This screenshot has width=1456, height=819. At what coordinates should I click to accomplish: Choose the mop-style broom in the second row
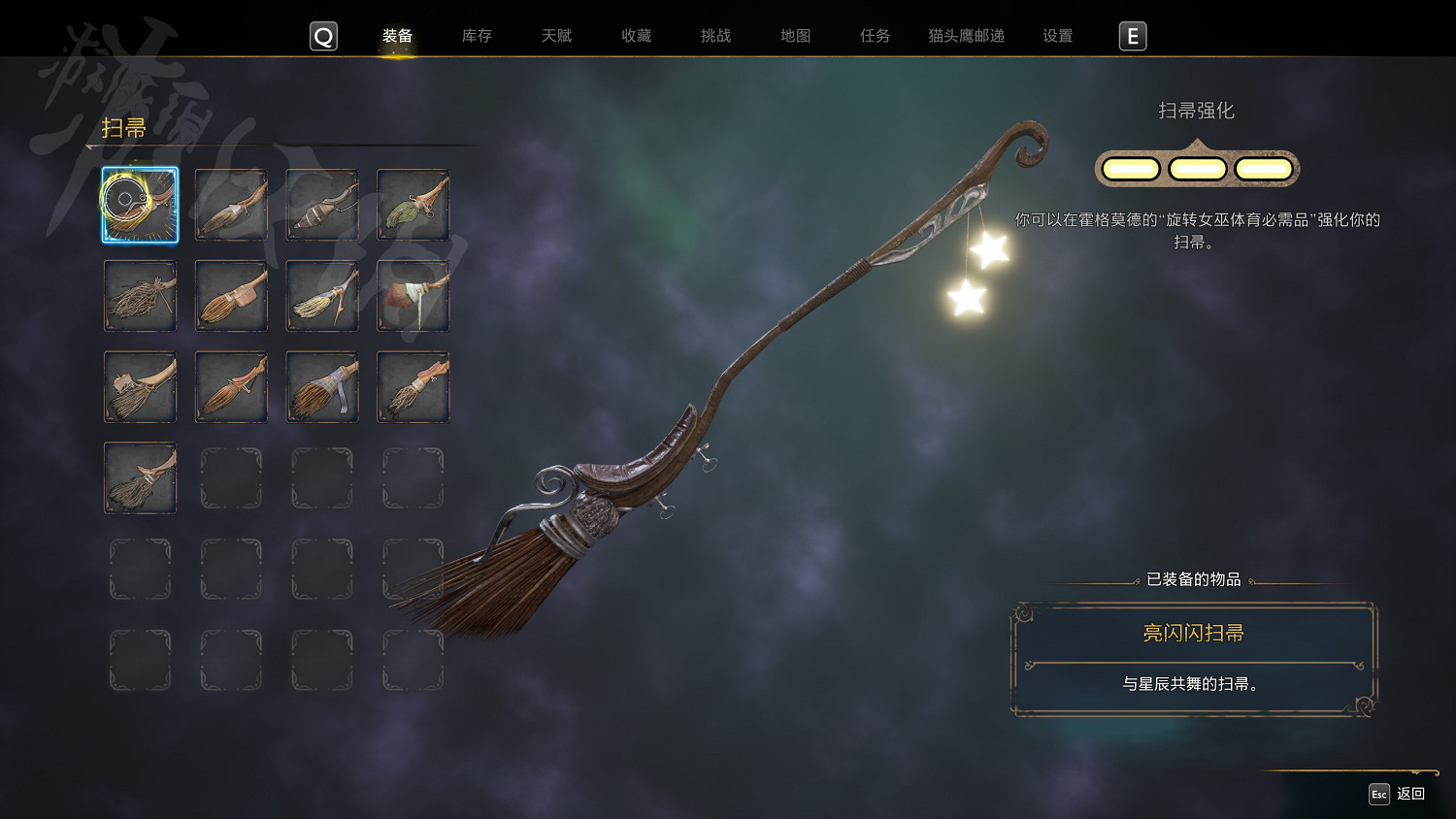[140, 296]
